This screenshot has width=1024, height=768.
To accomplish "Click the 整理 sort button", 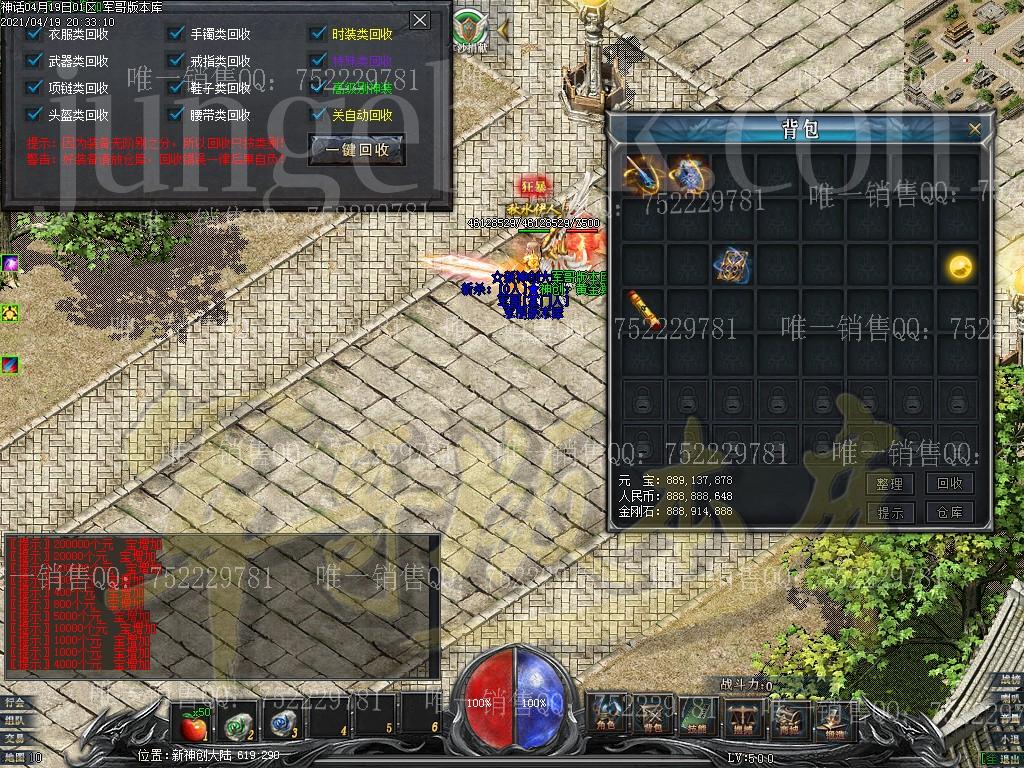I will (x=889, y=484).
